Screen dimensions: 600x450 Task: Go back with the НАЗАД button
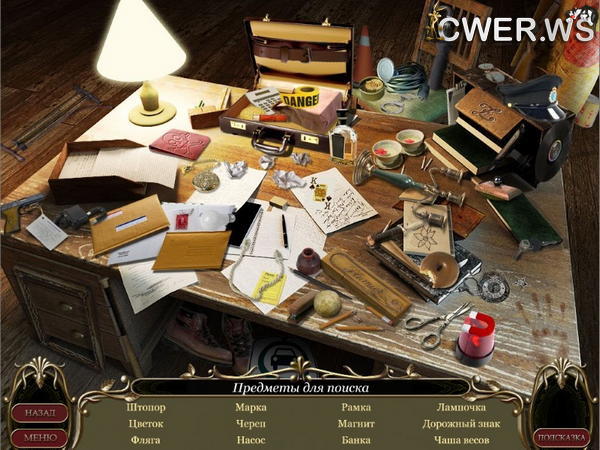pos(40,412)
